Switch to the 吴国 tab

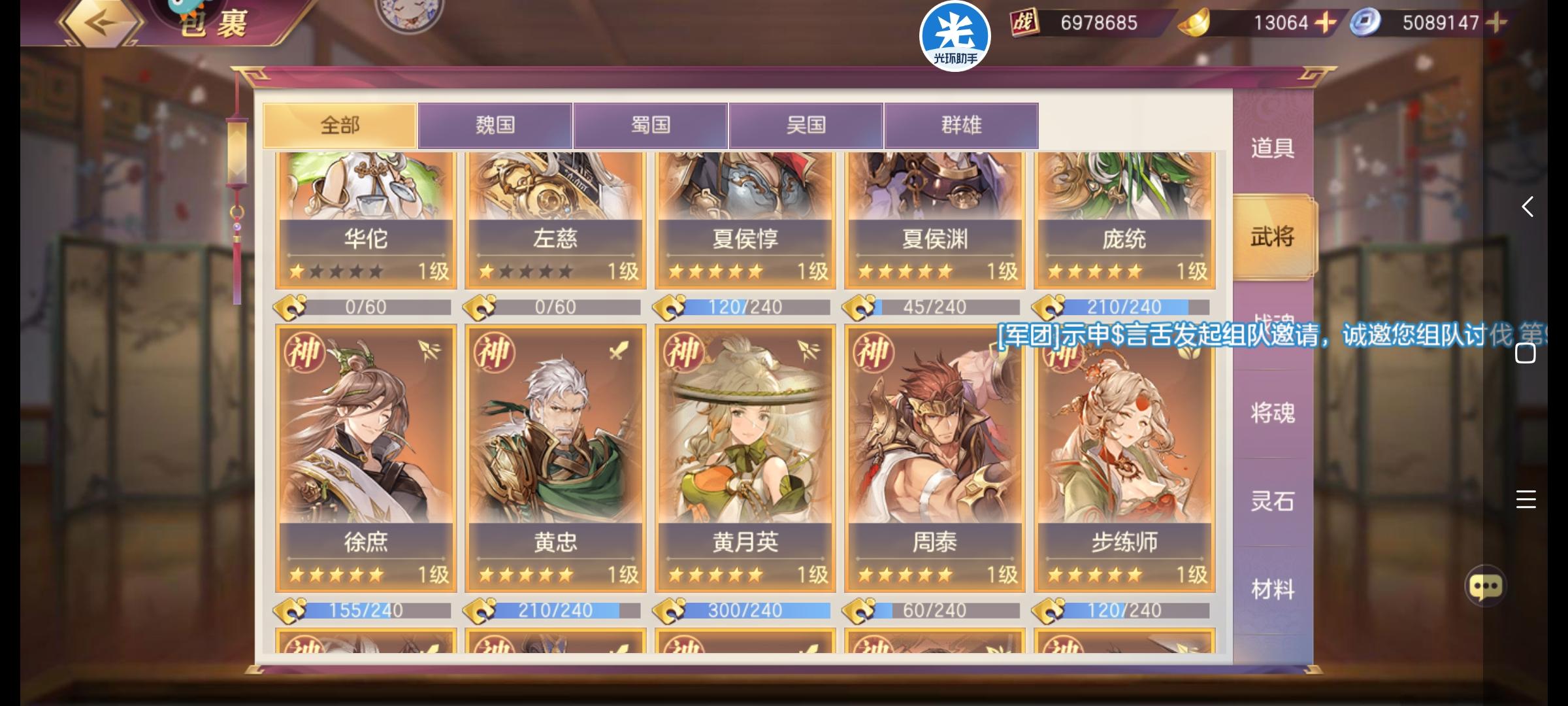click(x=806, y=126)
